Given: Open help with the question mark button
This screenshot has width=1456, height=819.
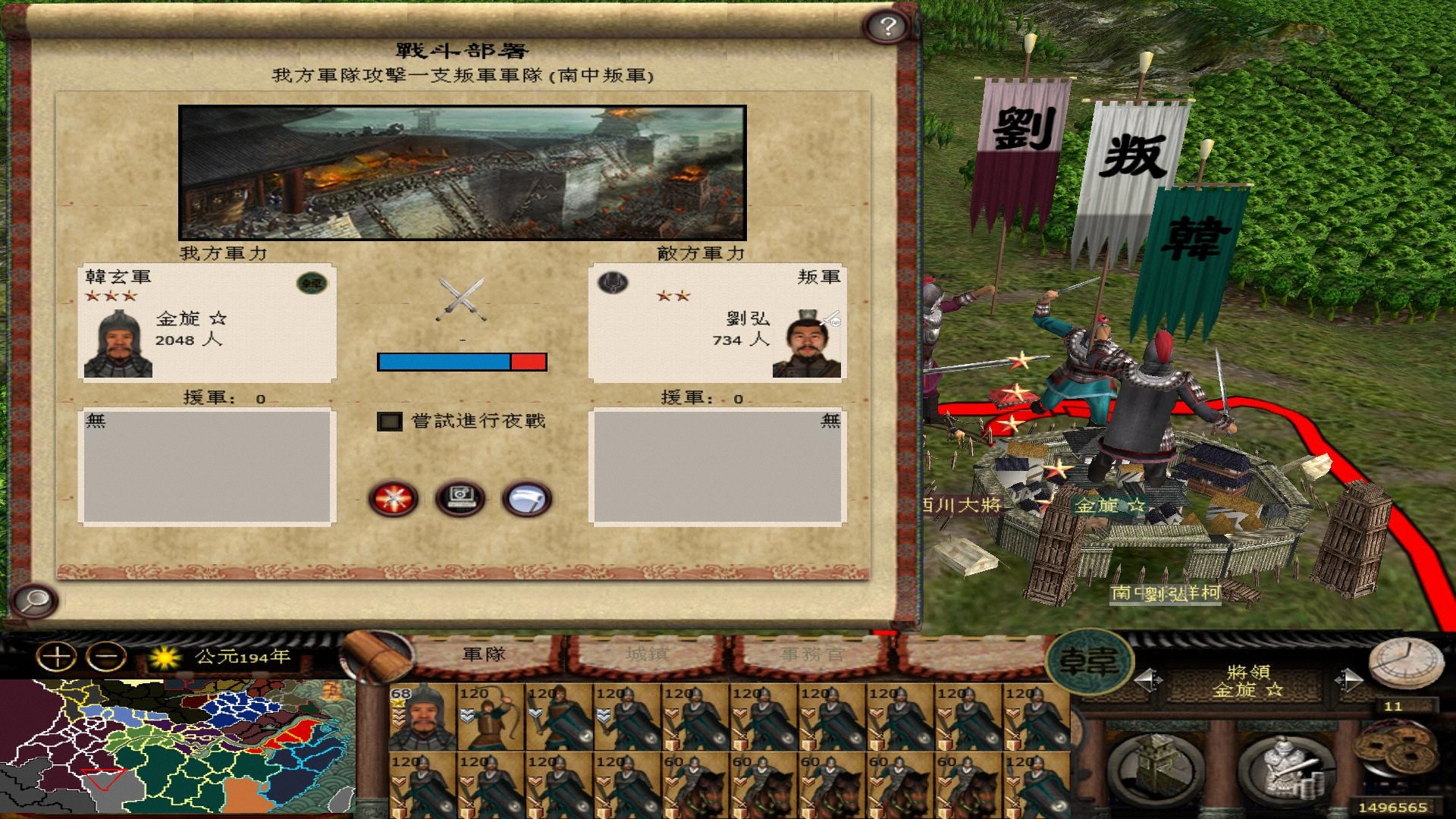Looking at the screenshot, I should coord(886,27).
